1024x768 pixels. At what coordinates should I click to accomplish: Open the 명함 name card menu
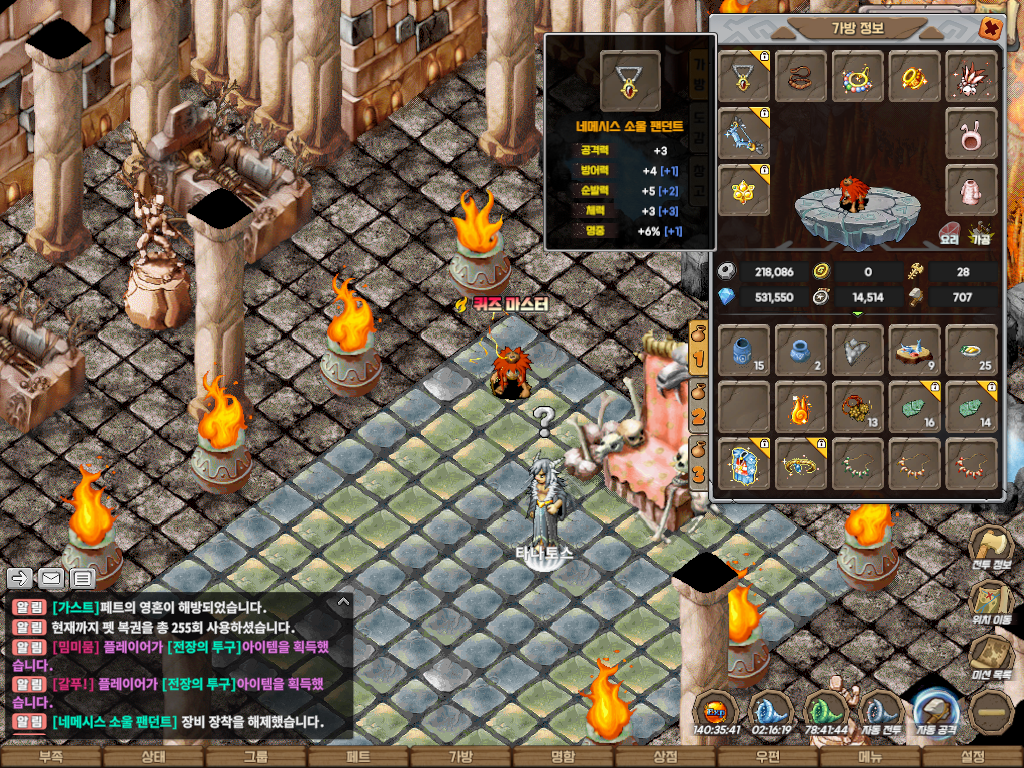click(563, 757)
